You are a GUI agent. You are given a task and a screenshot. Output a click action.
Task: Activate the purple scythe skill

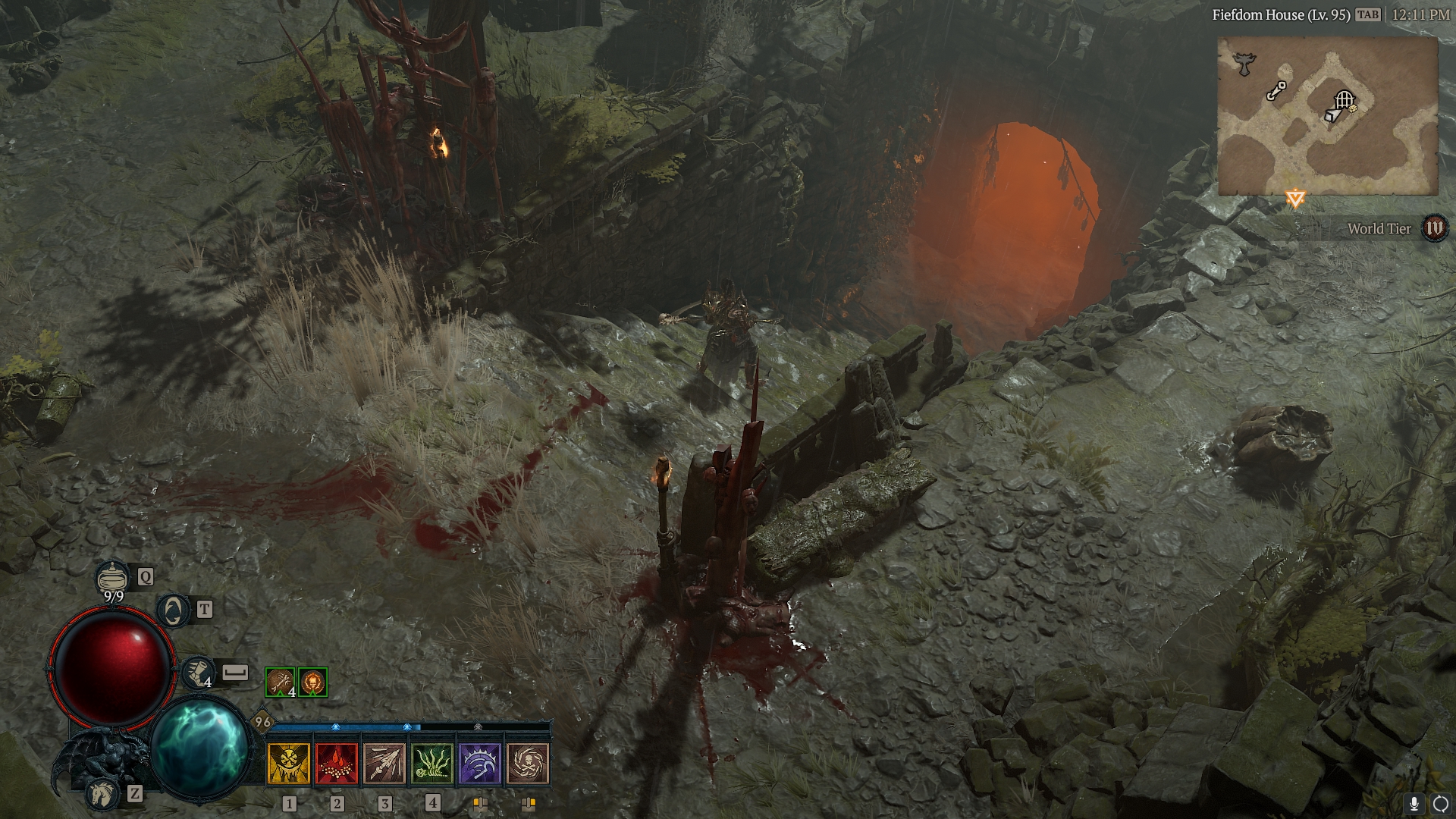point(480,763)
